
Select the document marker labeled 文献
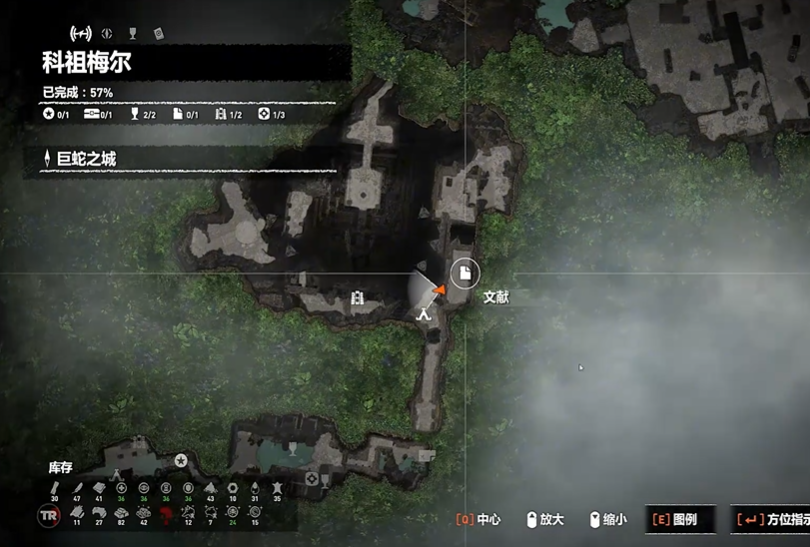tap(464, 272)
